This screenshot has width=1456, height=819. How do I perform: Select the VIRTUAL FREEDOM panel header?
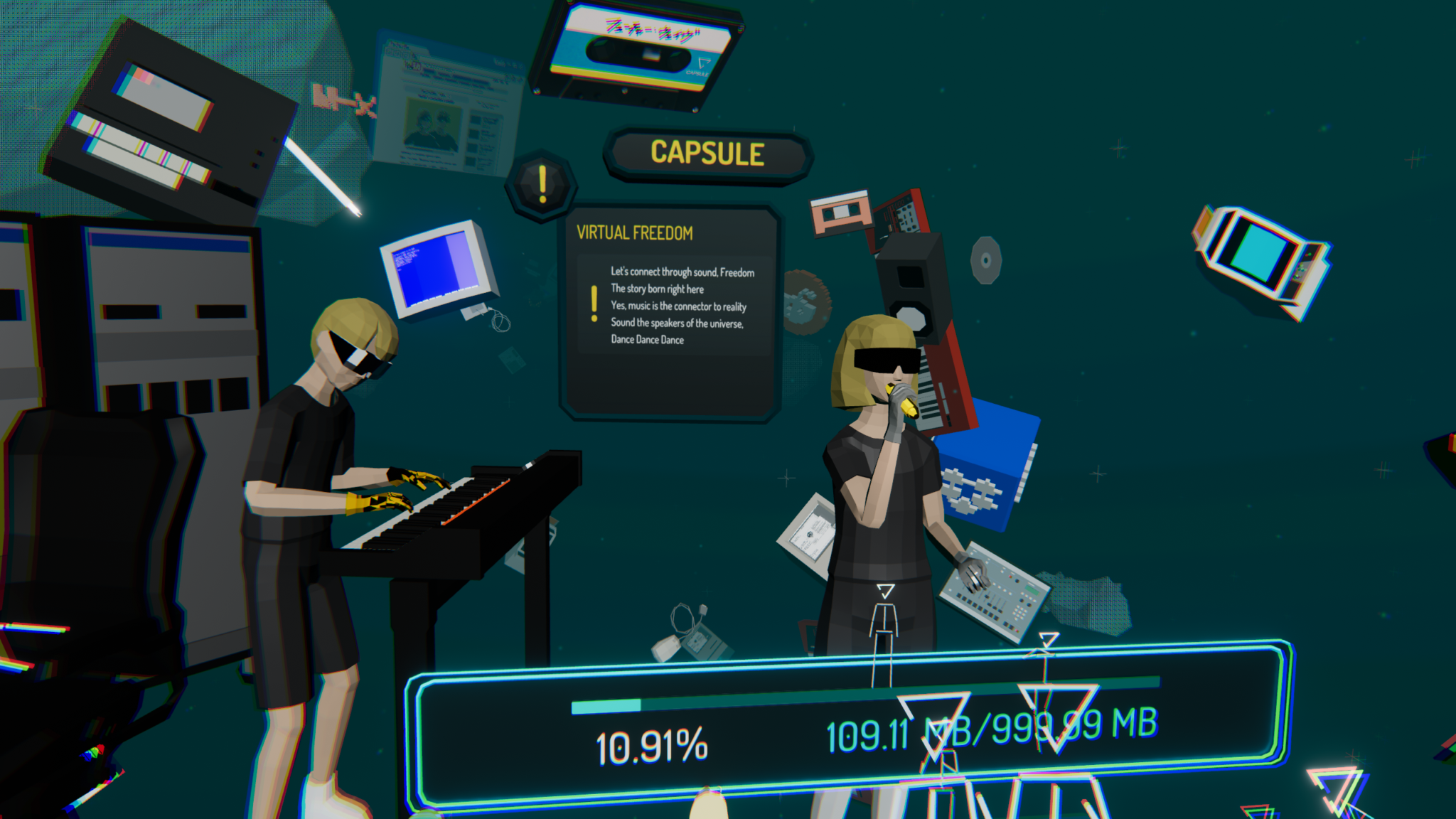pyautogui.click(x=635, y=231)
